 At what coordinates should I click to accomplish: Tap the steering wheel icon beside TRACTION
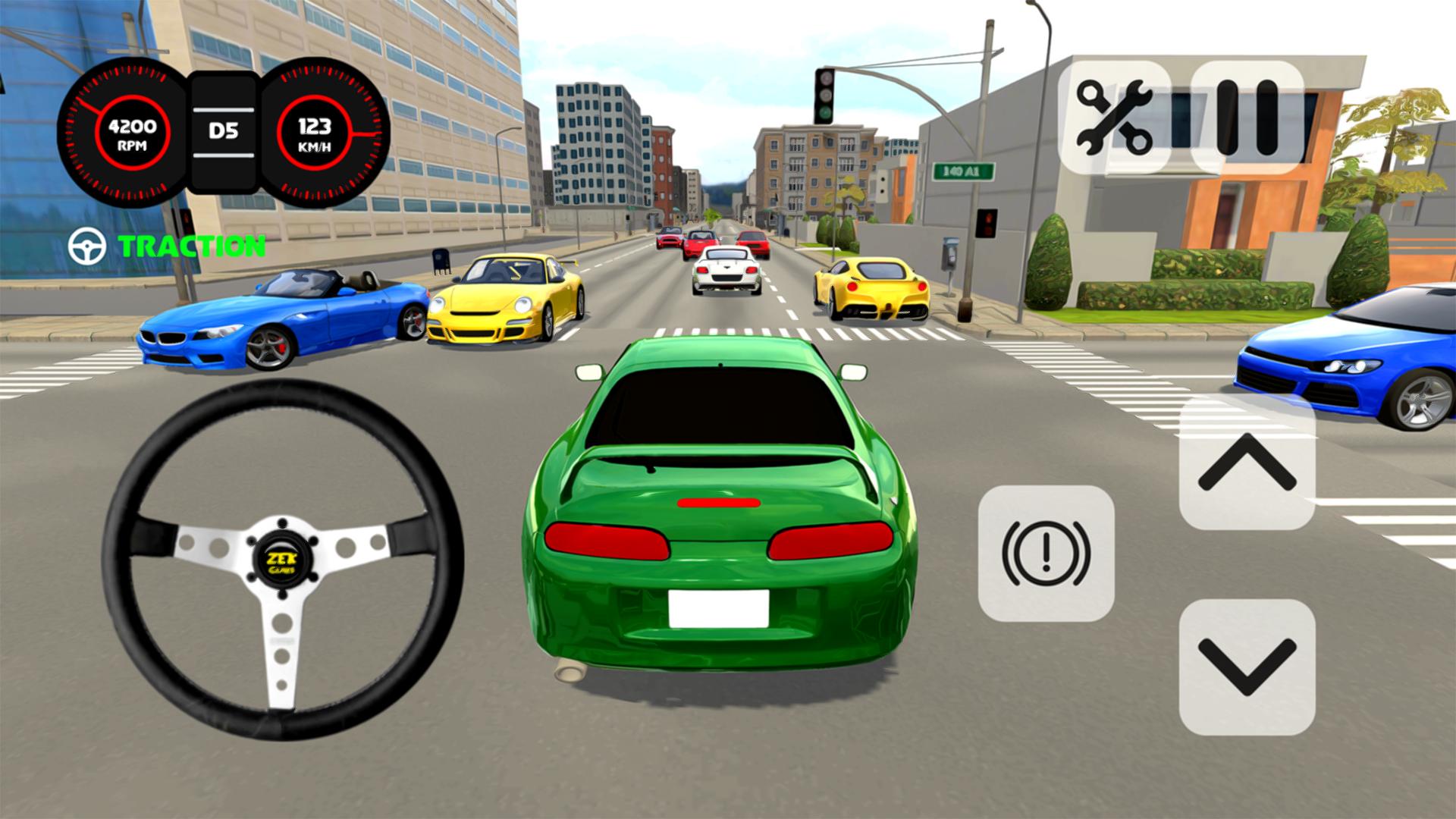pyautogui.click(x=86, y=245)
